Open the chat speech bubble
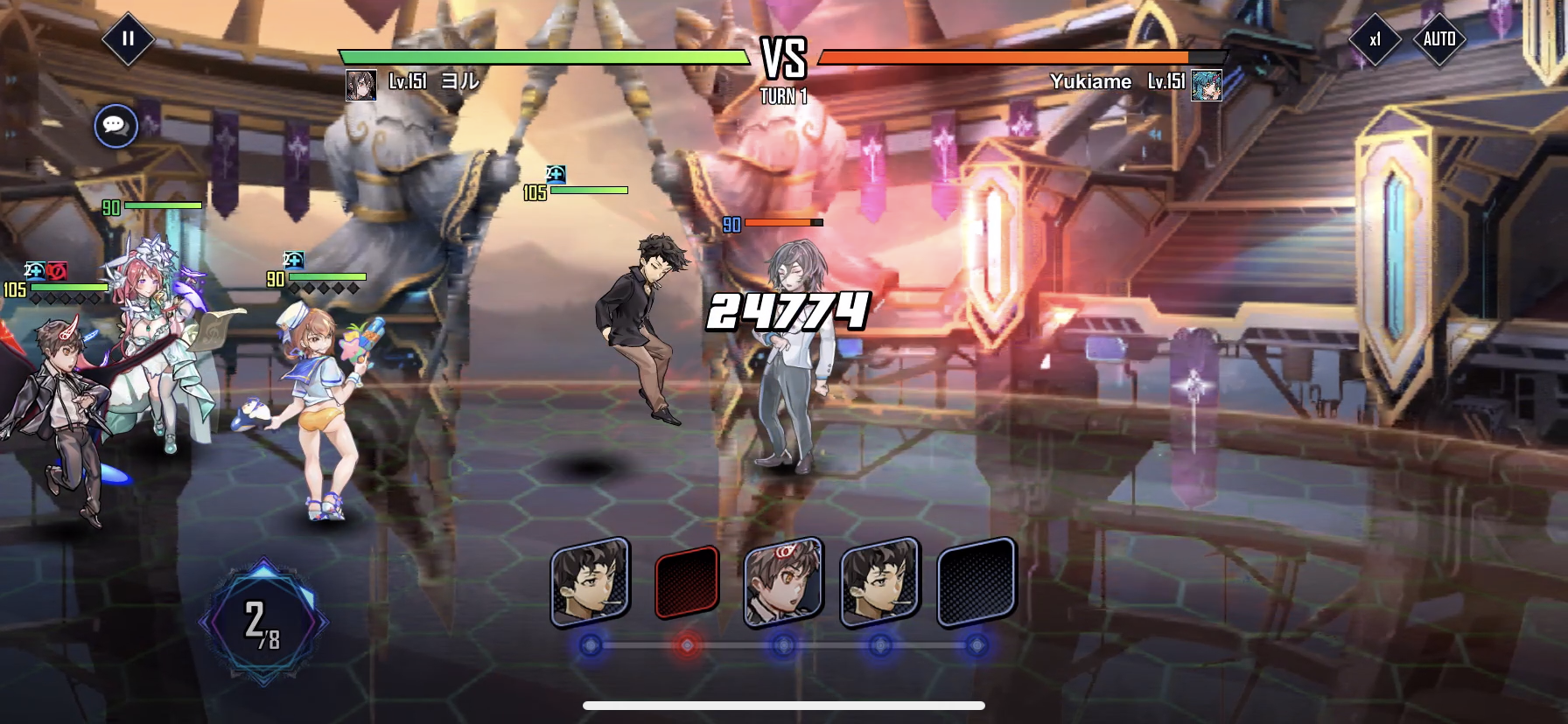The width and height of the screenshot is (1568, 724). point(115,126)
